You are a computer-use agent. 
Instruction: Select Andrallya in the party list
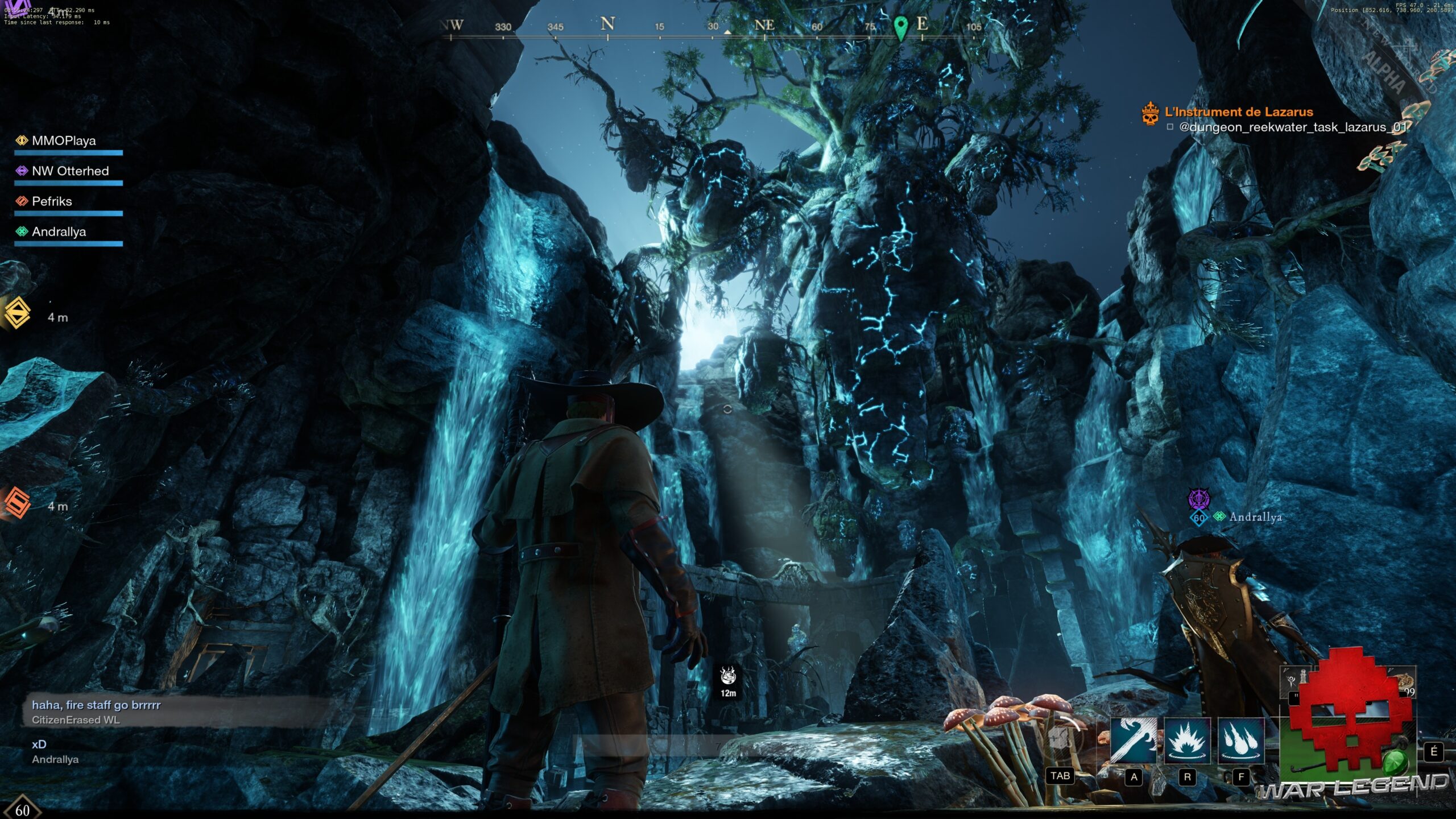coord(59,232)
